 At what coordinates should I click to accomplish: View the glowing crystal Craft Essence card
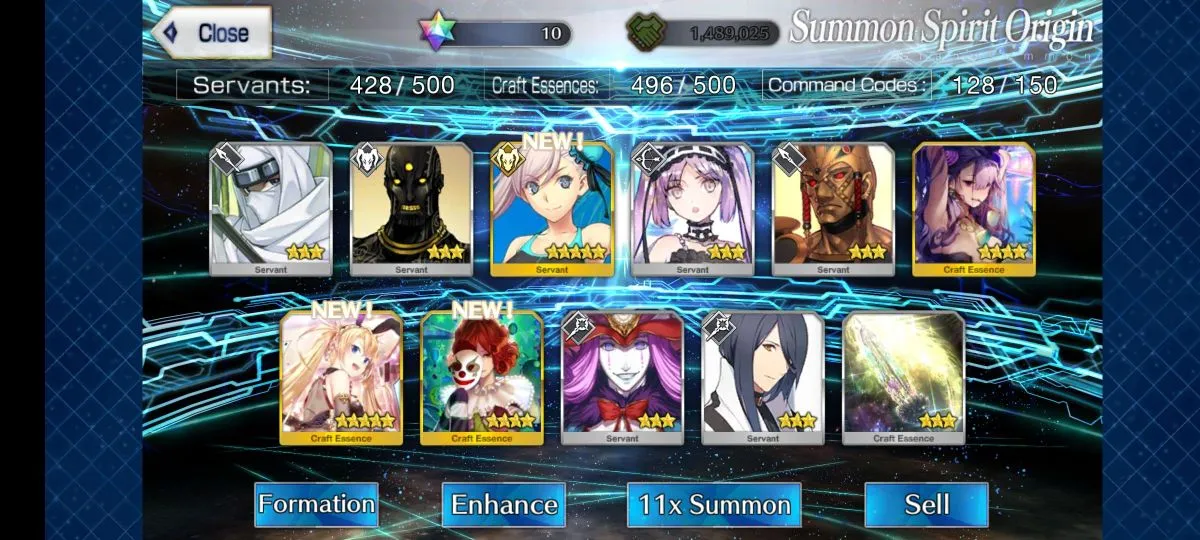click(904, 377)
